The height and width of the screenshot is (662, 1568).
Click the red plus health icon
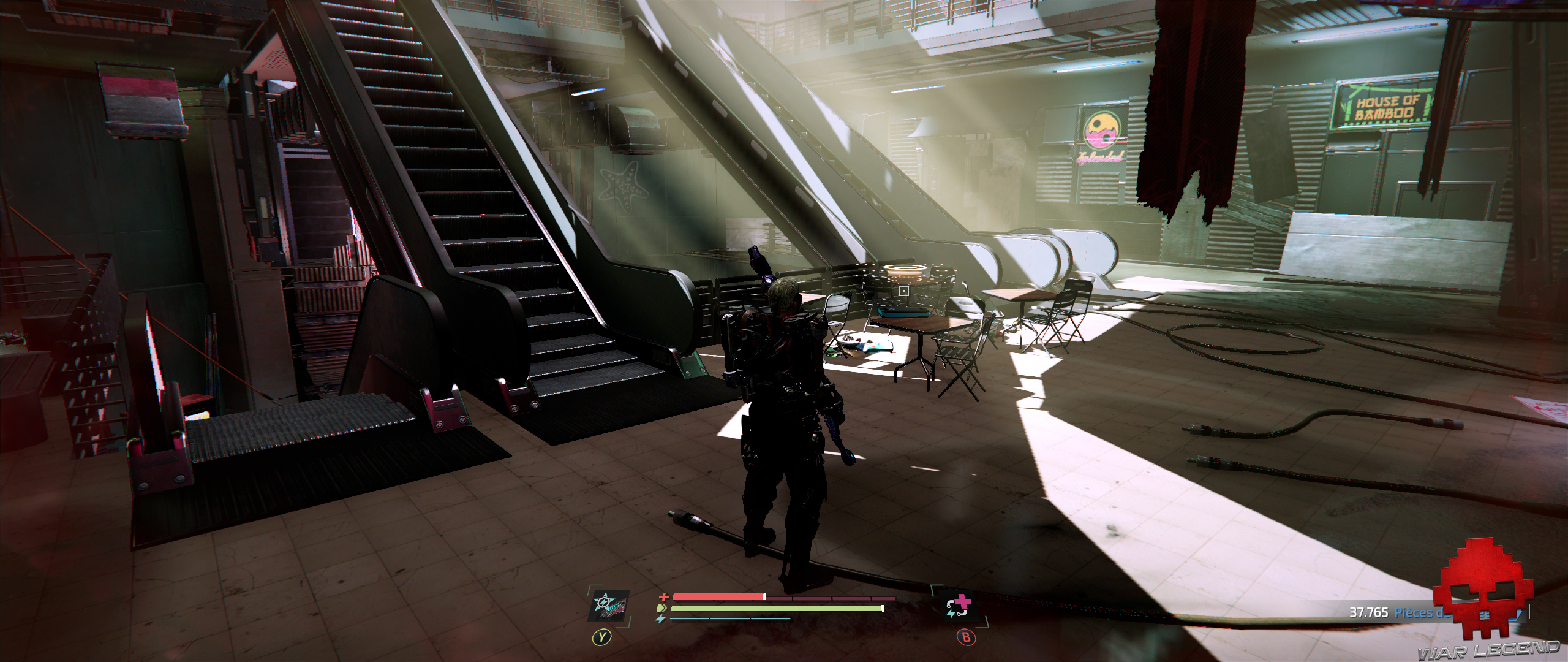(663, 596)
